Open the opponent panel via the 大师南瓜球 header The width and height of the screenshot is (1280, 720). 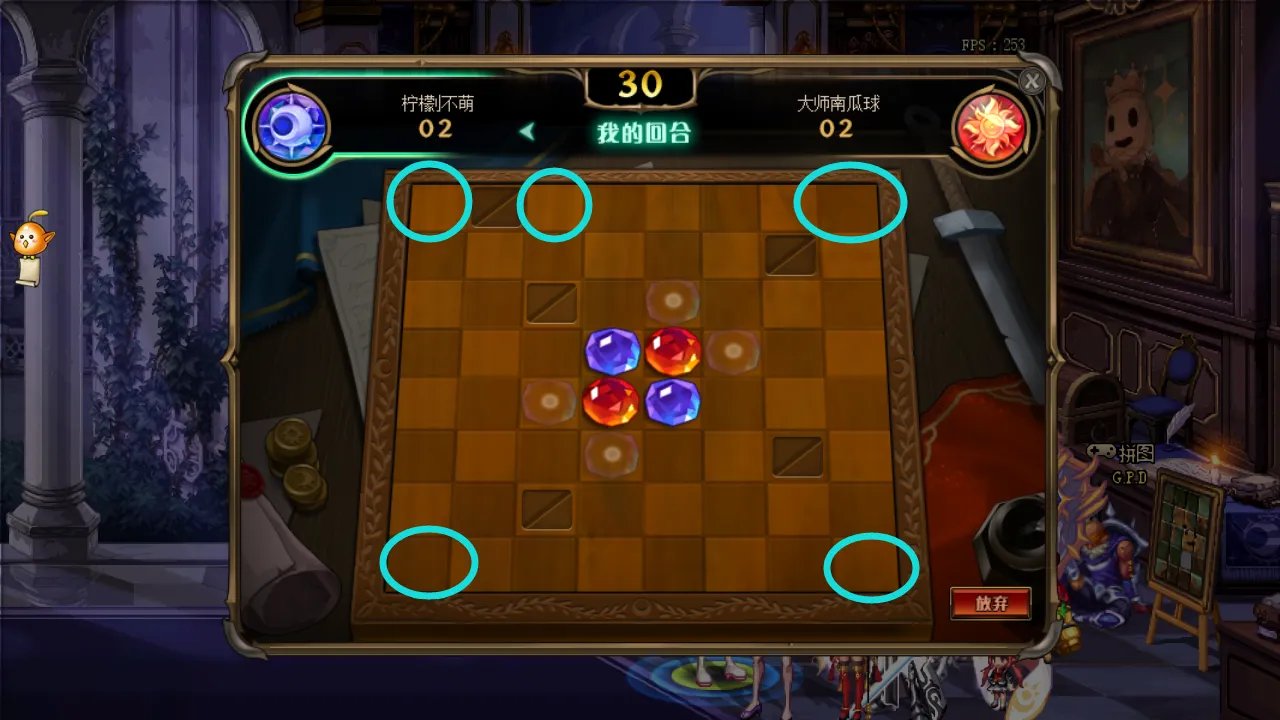(837, 103)
